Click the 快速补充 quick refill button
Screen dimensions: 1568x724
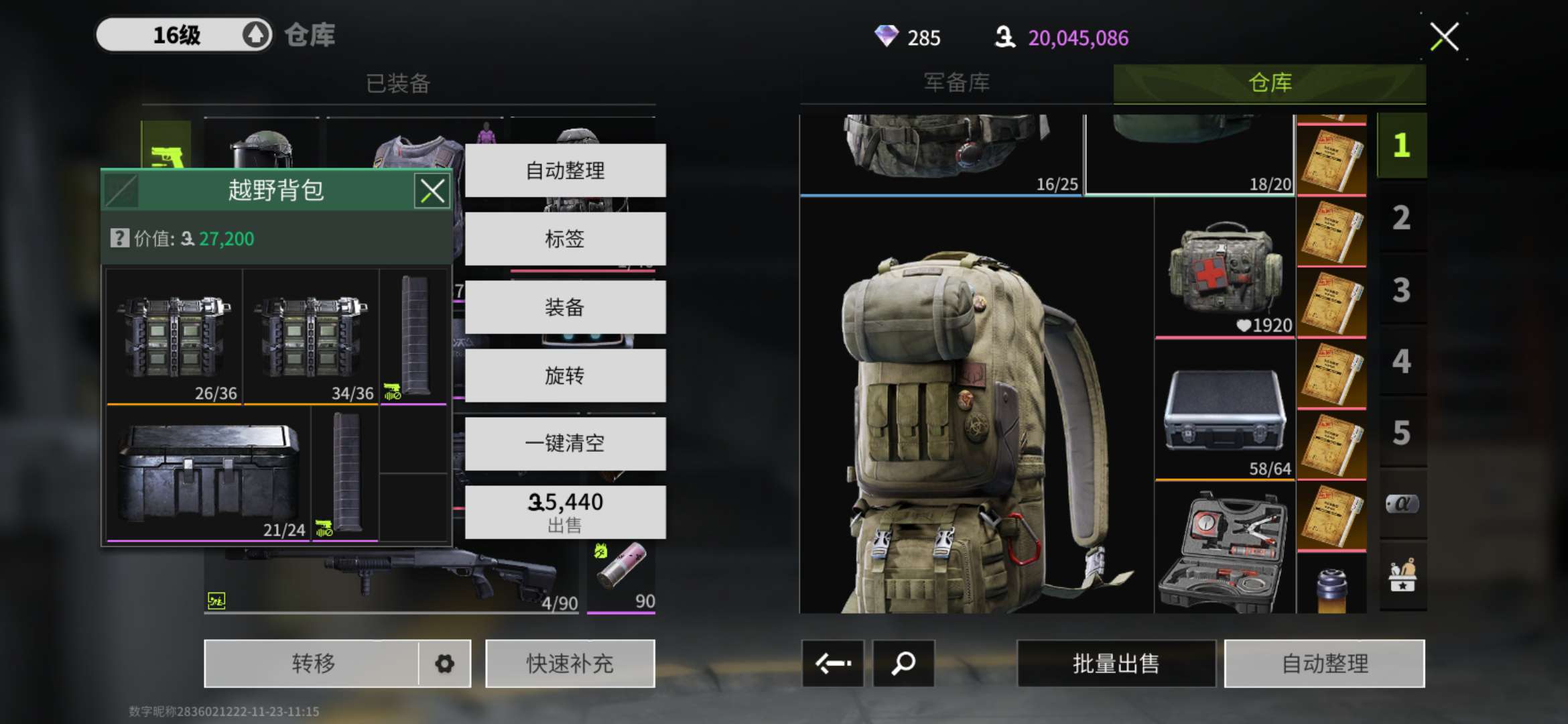coord(570,664)
